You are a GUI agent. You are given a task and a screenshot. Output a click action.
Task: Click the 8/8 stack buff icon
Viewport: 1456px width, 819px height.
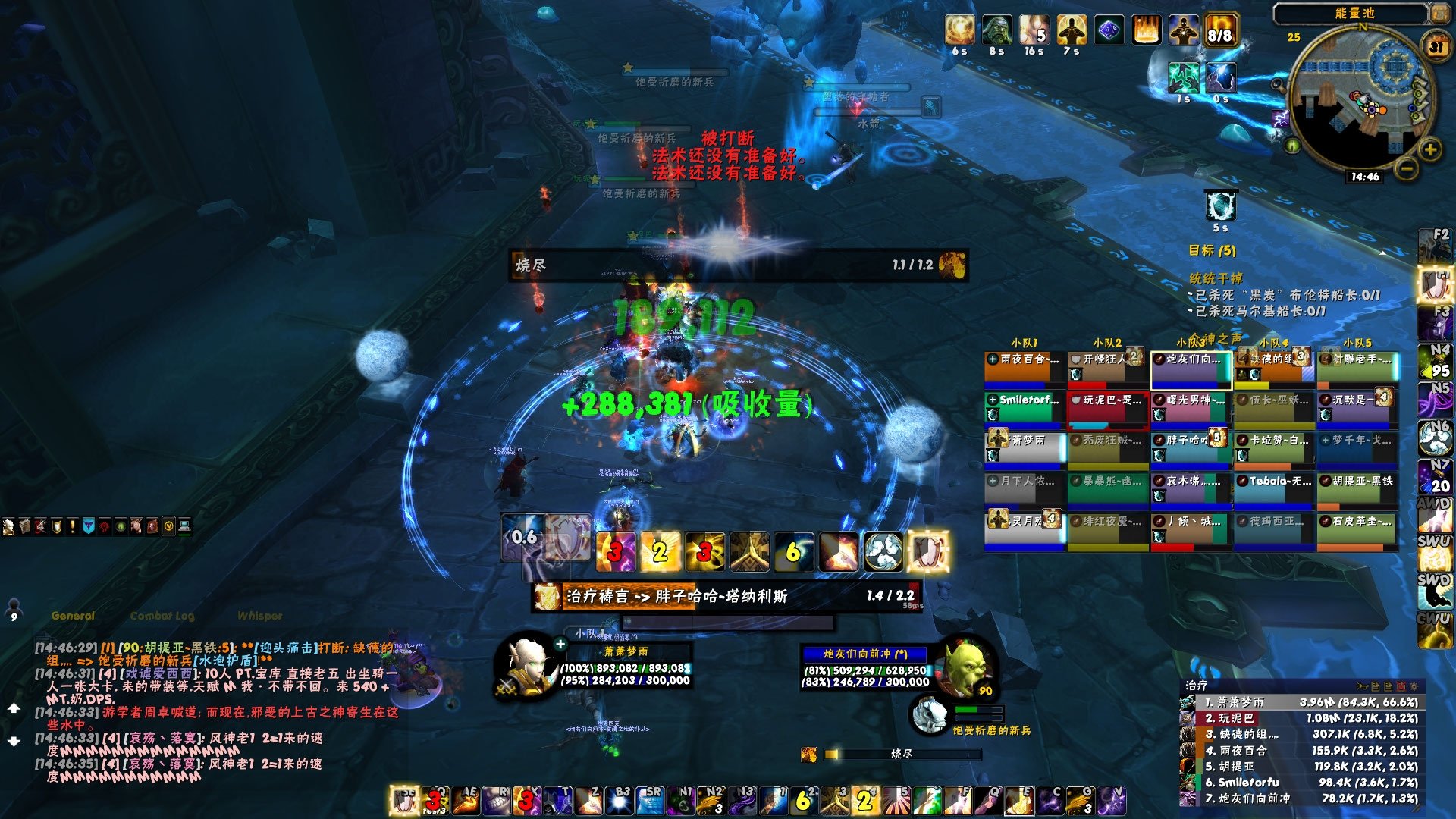[1219, 31]
